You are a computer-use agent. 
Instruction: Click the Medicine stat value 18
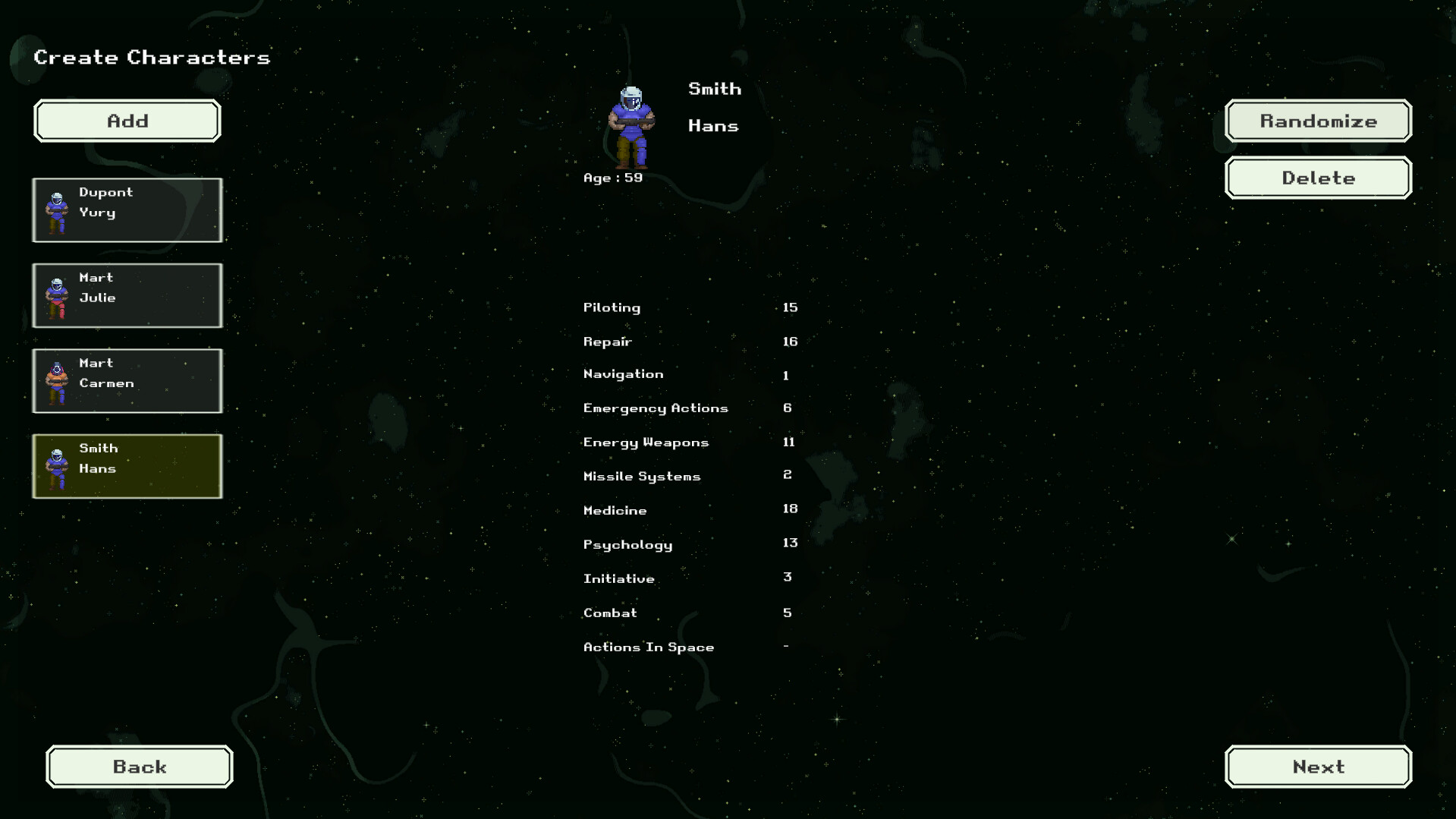[790, 509]
